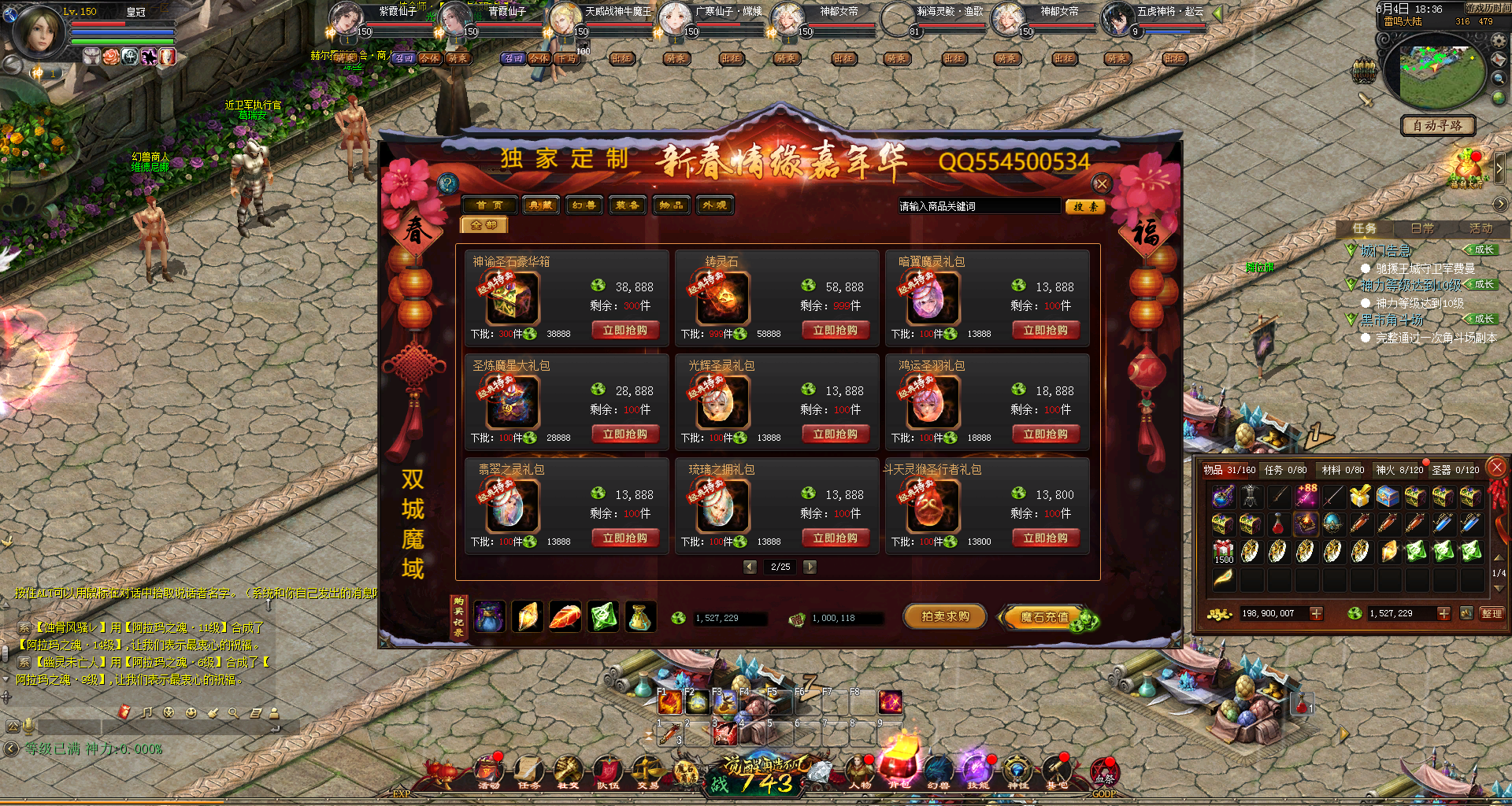Activate 自动寻路 auto-pathfinding
1512x806 pixels.
click(x=1437, y=126)
